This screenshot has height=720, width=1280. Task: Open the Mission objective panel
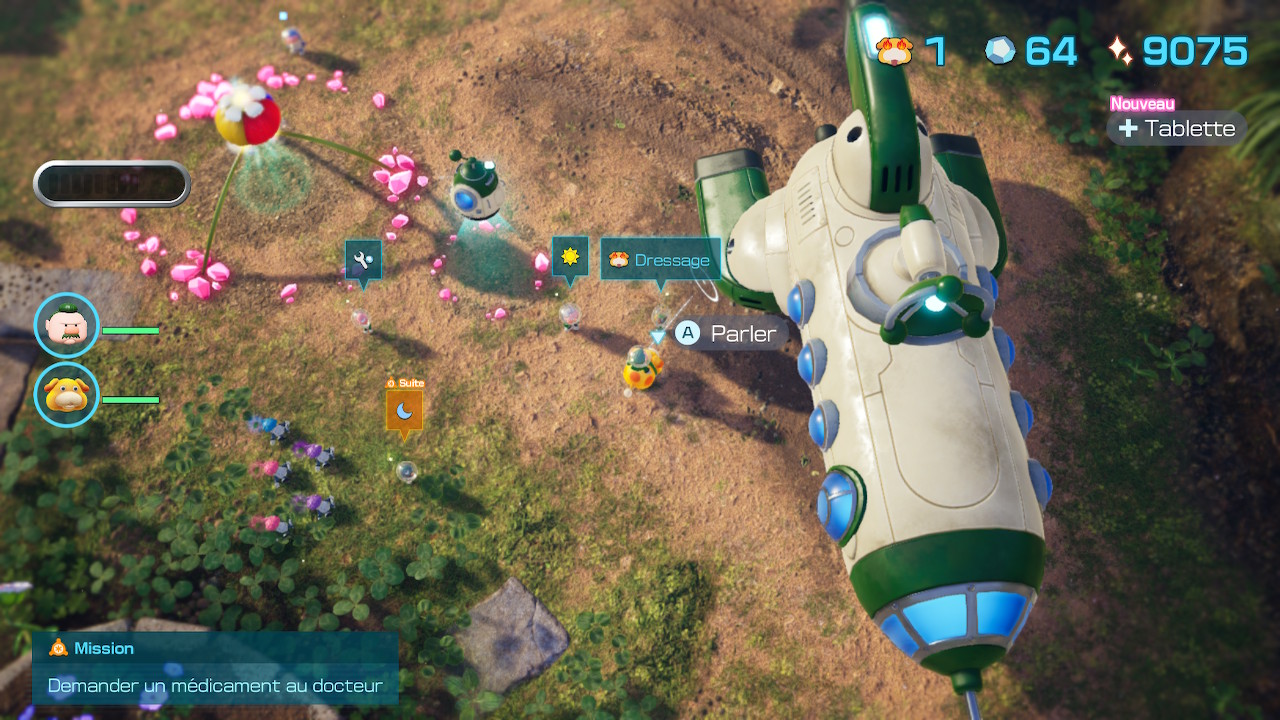(215, 668)
